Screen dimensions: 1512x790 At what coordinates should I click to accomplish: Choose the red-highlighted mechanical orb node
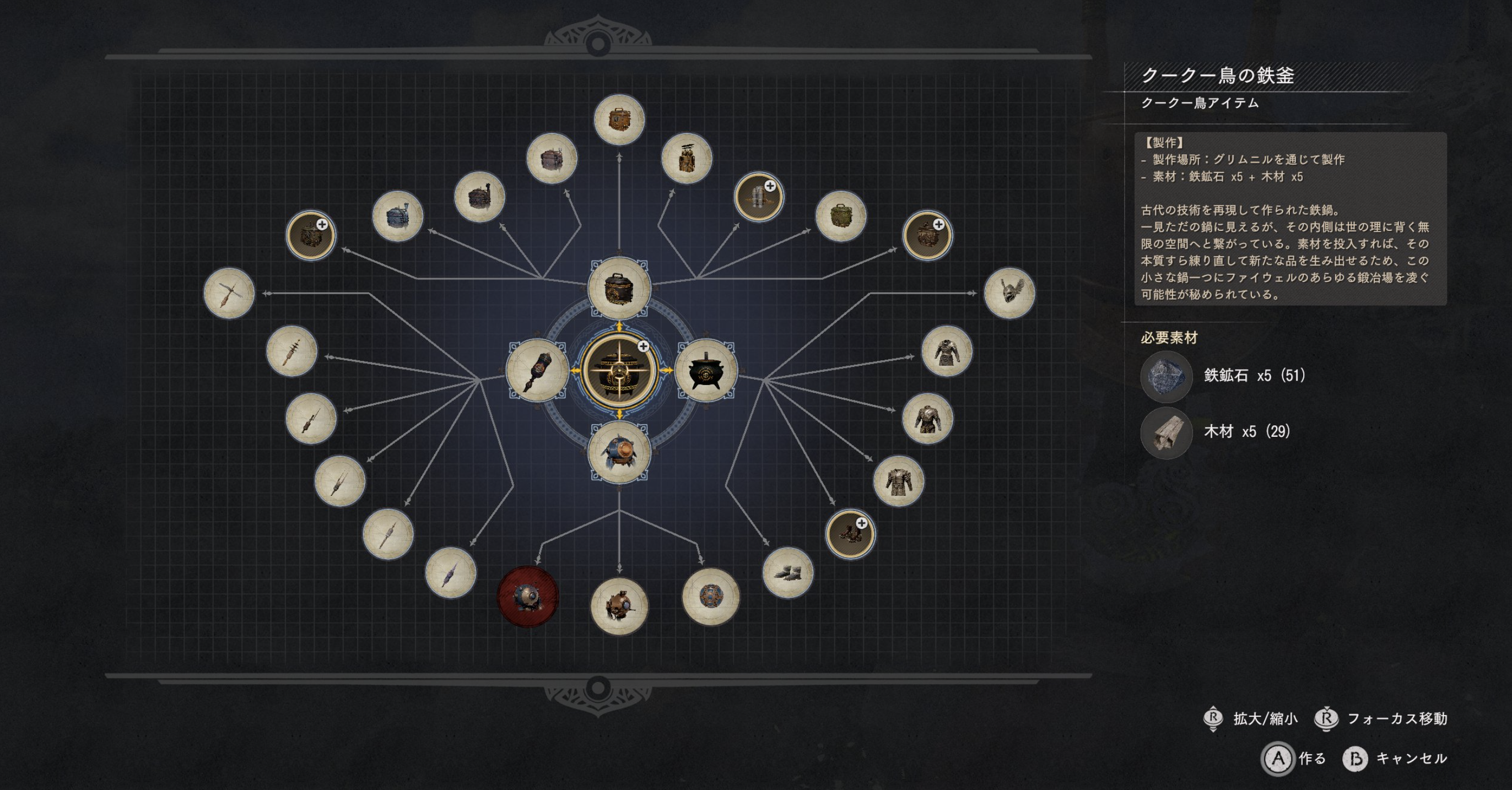528,596
